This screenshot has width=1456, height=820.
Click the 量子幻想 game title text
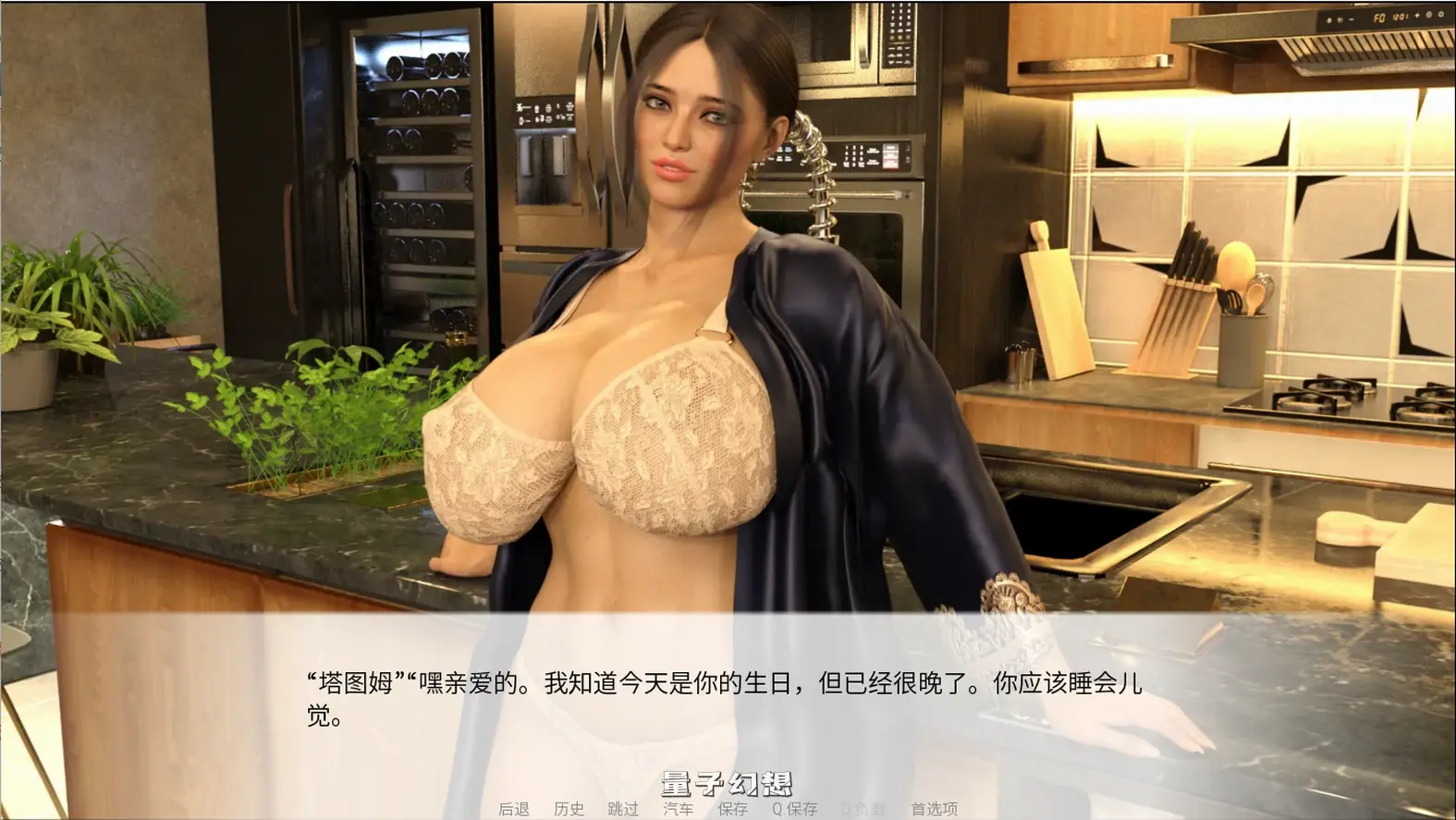[728, 781]
